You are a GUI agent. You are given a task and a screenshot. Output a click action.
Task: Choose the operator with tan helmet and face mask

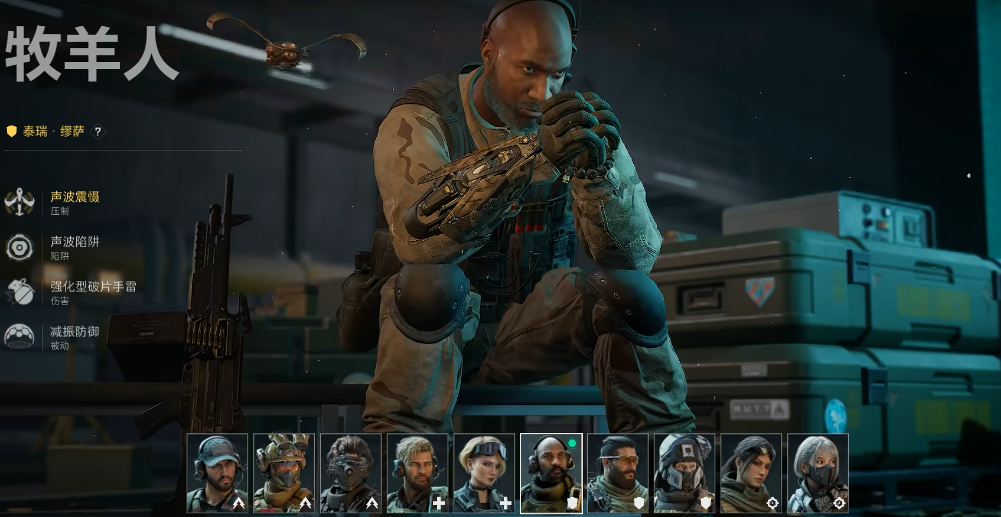tap(284, 473)
